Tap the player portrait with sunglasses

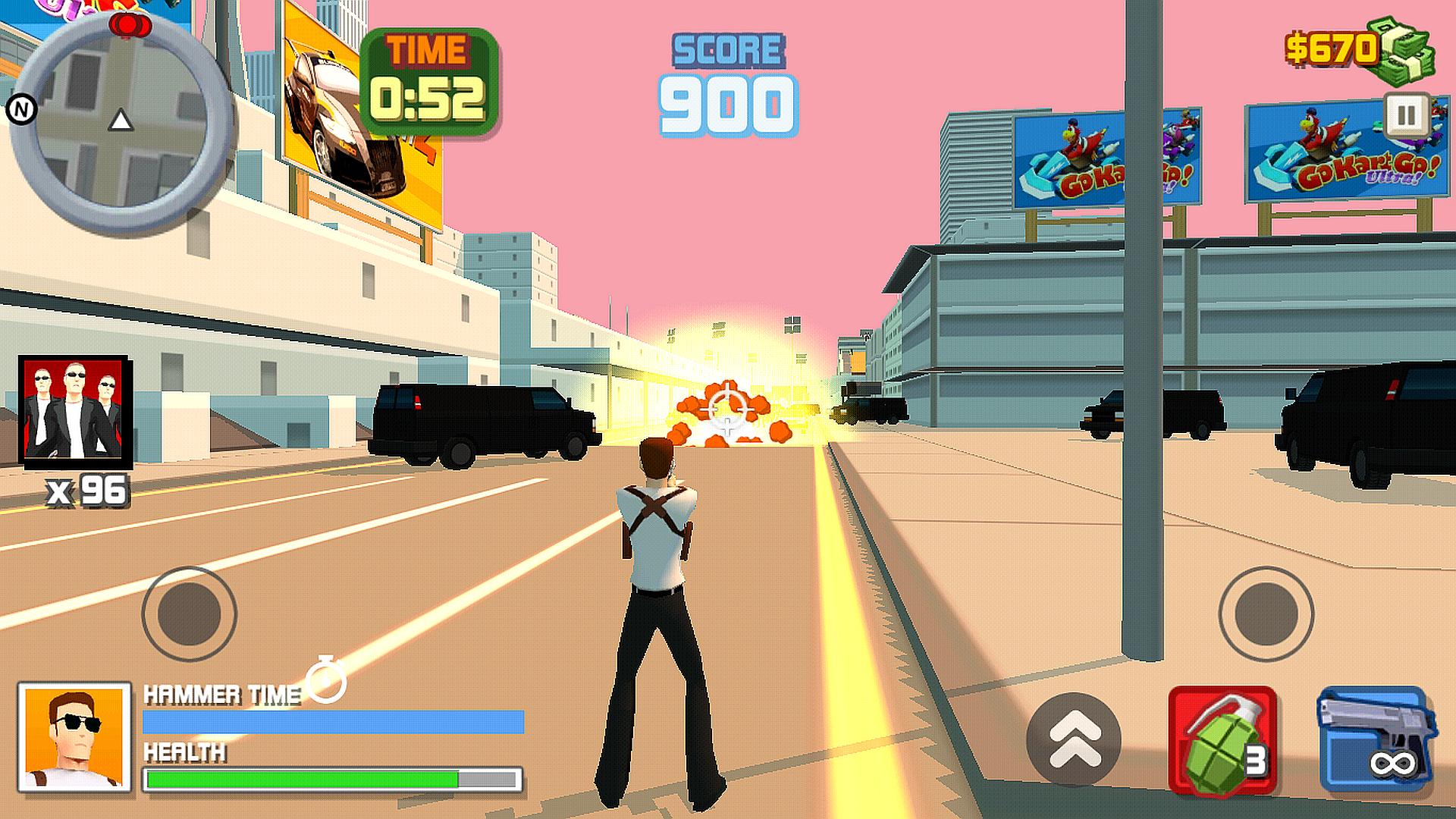point(74,737)
